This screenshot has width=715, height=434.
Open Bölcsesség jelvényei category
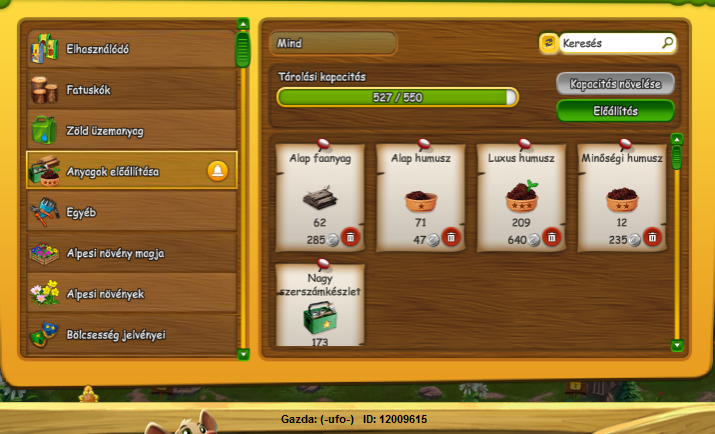(x=131, y=334)
